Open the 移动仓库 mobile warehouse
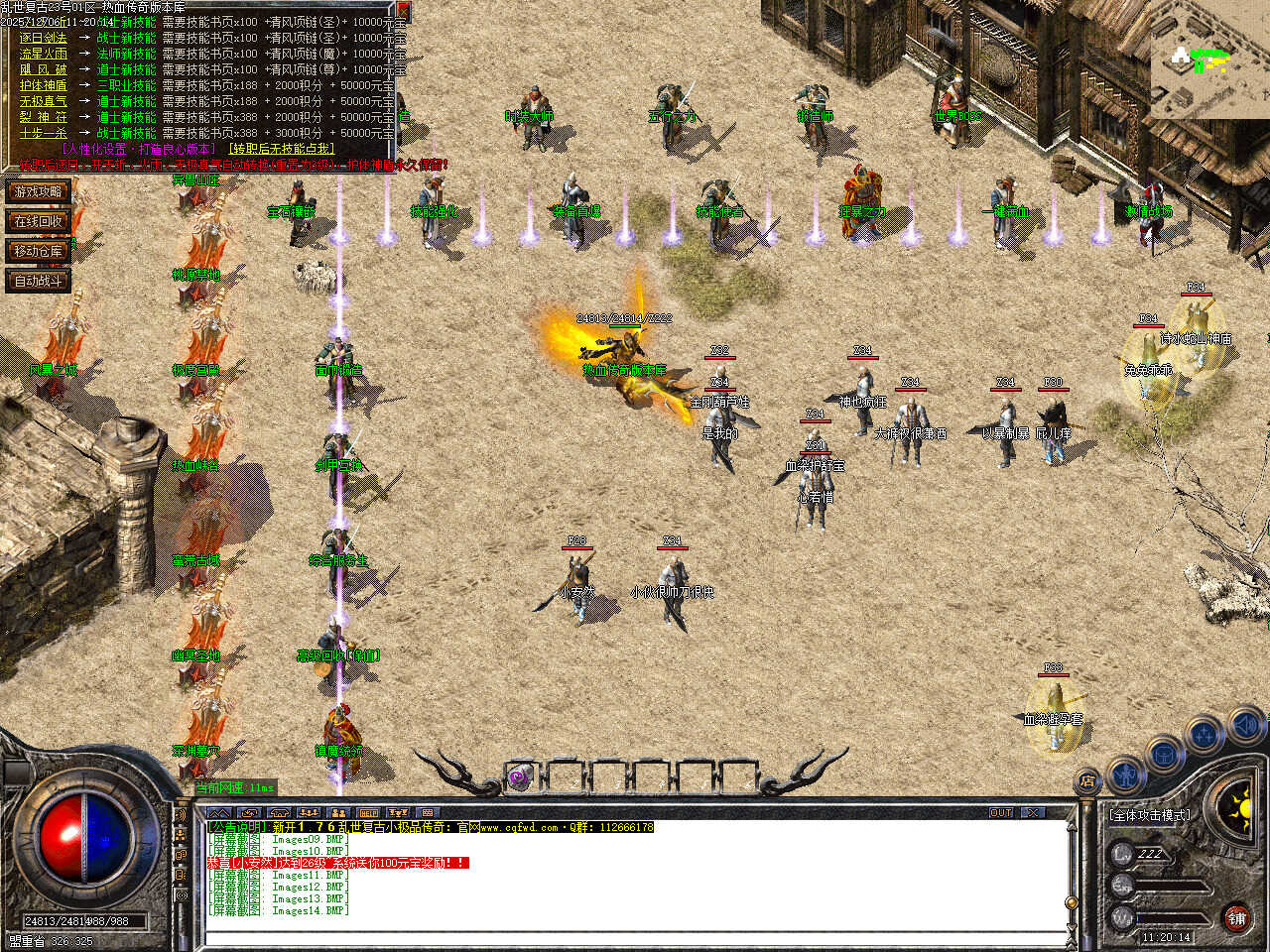Viewport: 1270px width, 952px height. point(38,251)
